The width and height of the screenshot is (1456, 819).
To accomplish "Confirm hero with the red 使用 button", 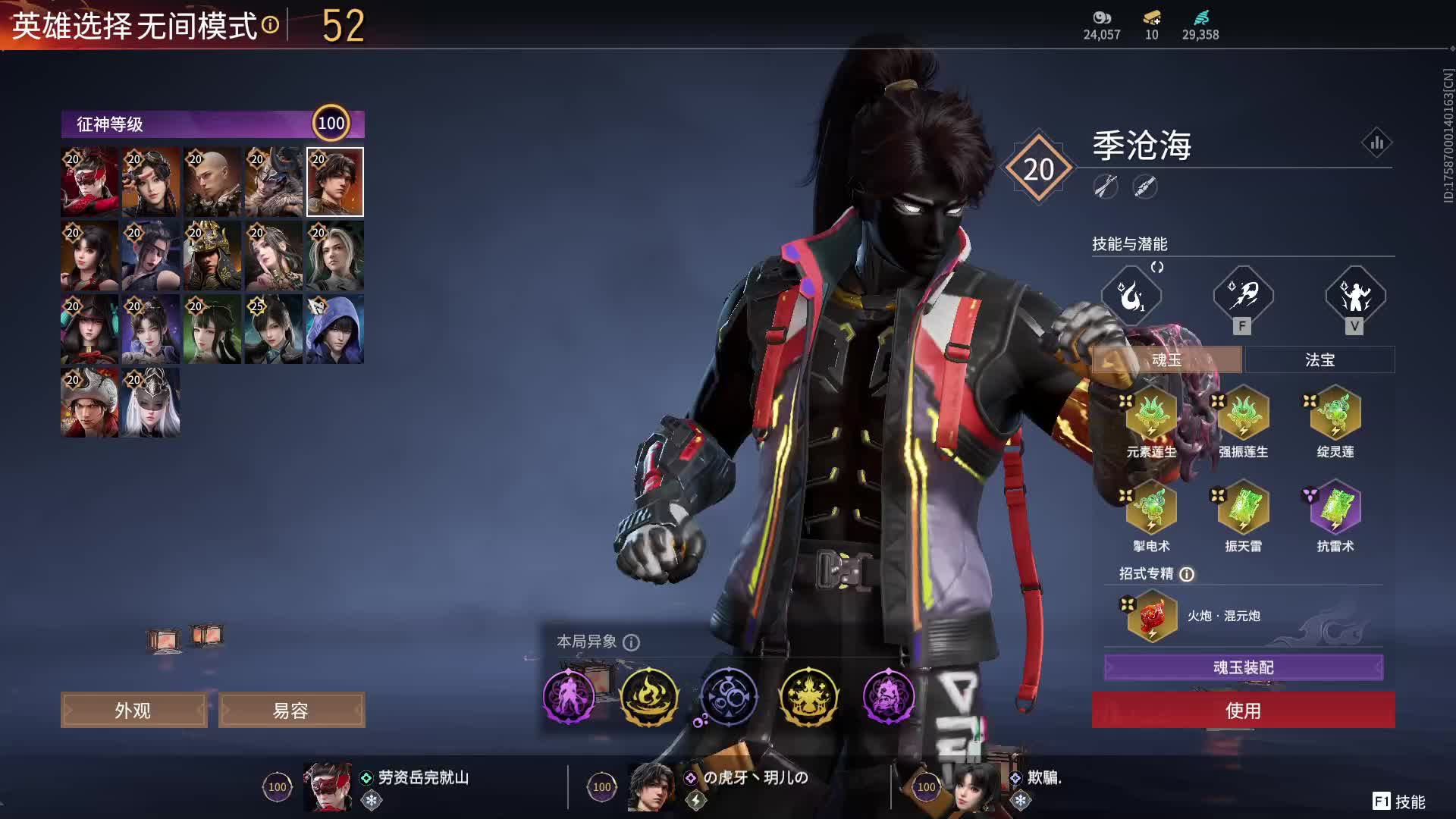I will pyautogui.click(x=1243, y=711).
